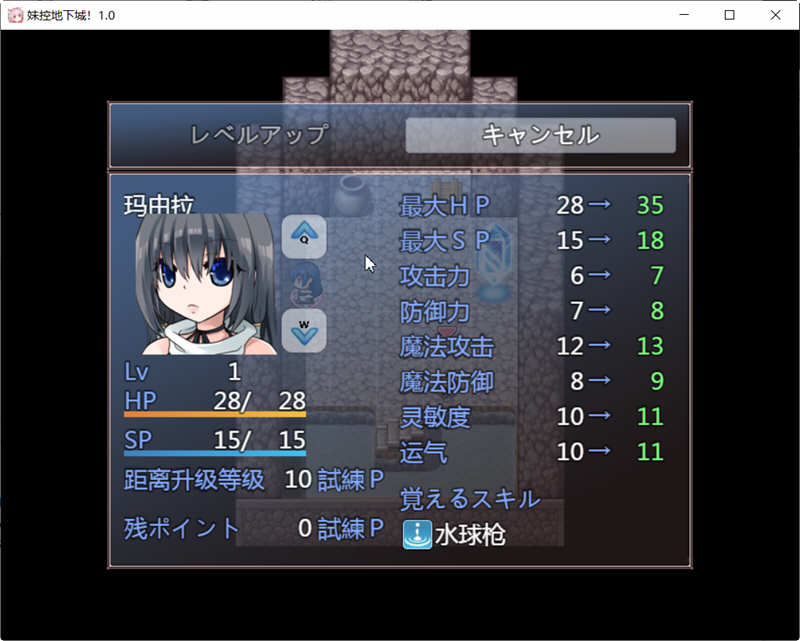Click the Q up-arrow character switch button
The image size is (800, 641).
point(304,236)
